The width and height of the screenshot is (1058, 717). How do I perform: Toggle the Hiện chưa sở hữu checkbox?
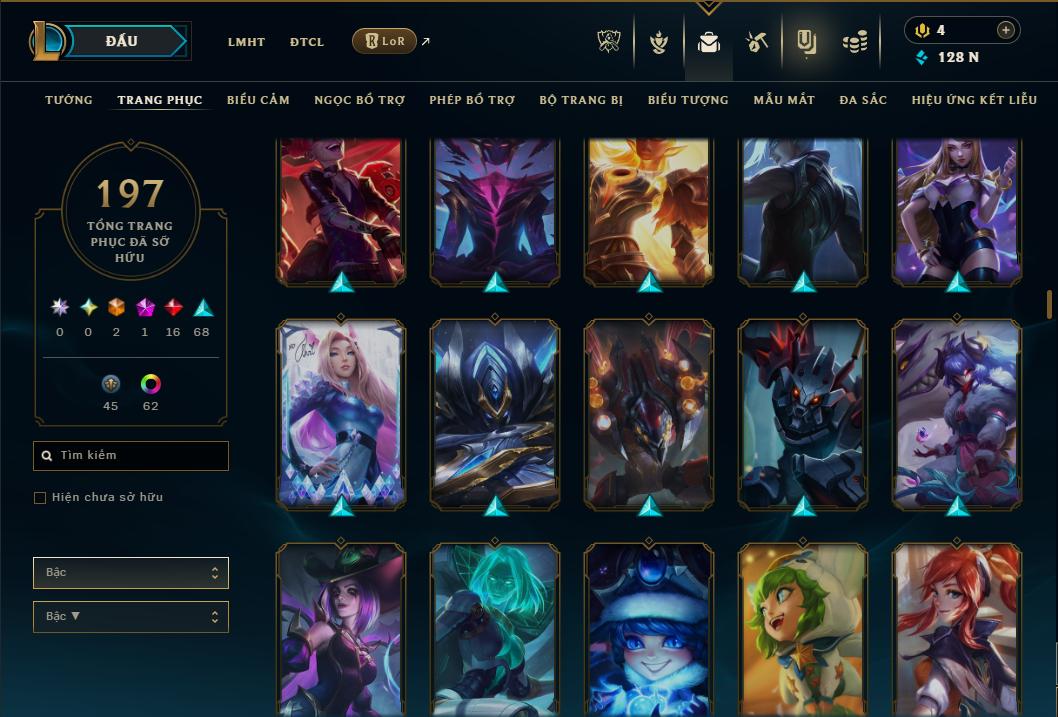point(40,498)
